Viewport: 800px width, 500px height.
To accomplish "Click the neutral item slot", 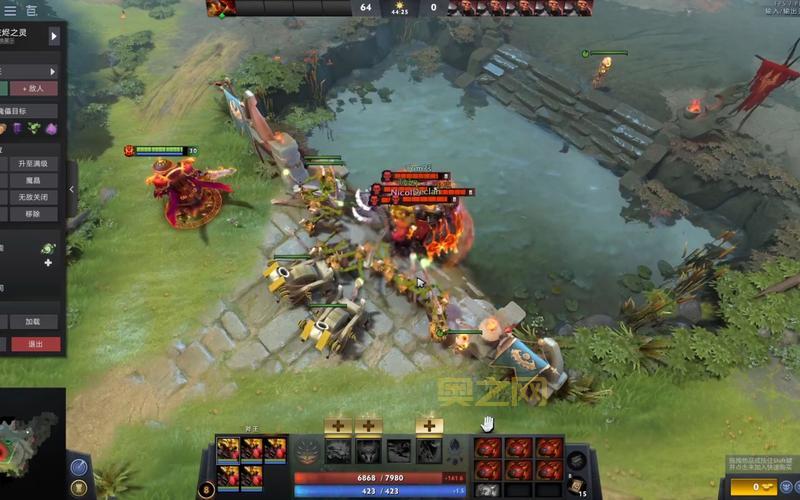I will point(576,459).
